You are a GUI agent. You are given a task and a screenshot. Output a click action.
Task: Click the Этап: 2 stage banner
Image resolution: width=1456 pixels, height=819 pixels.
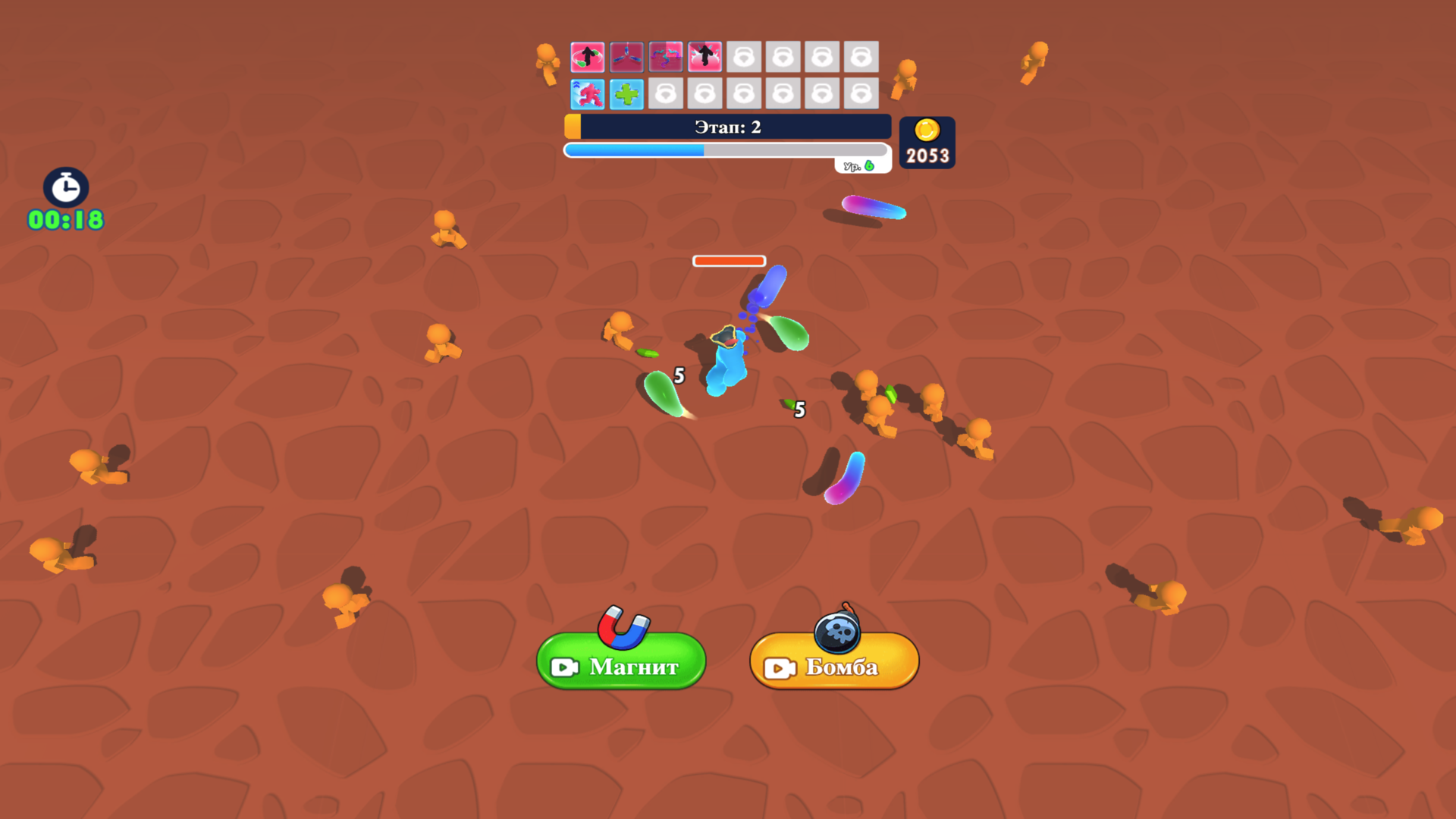[x=727, y=127]
